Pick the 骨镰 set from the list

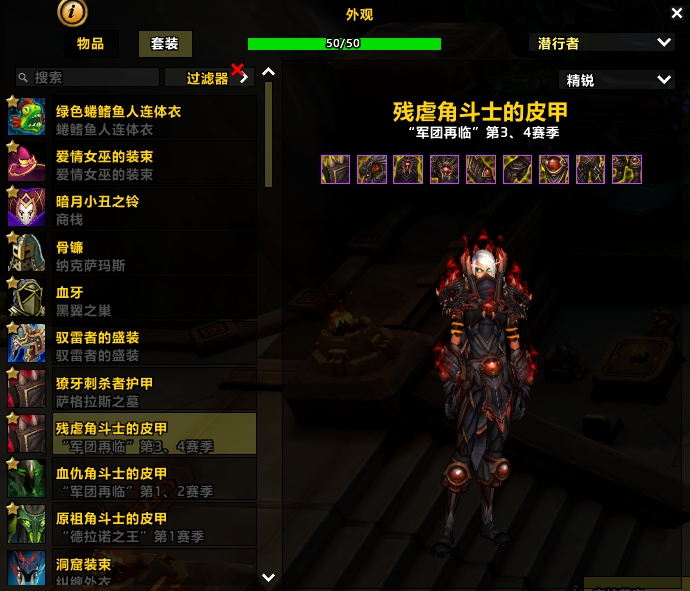[x=132, y=253]
